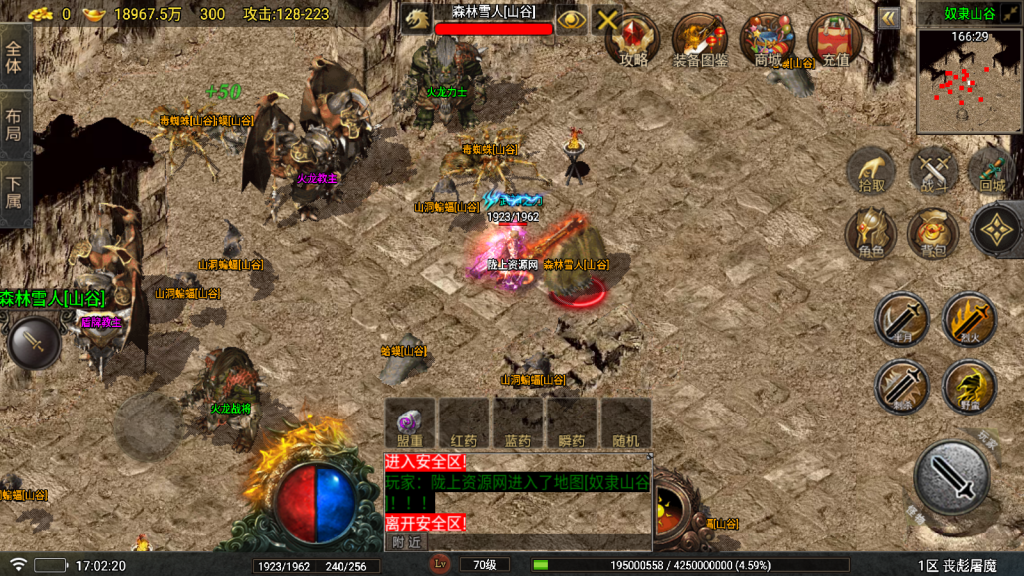Switch to the 全体 tab
The image size is (1024, 576).
(x=14, y=58)
